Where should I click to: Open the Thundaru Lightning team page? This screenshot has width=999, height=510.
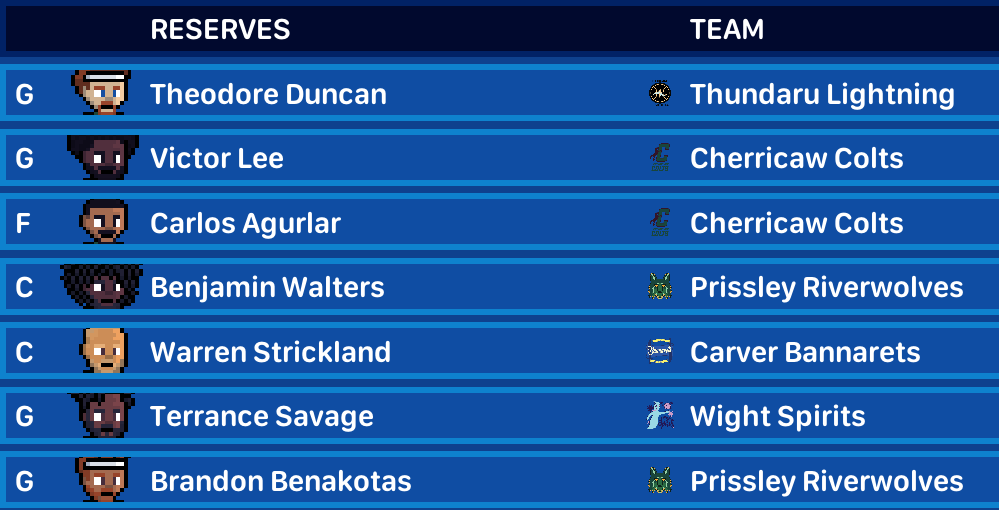pos(822,94)
